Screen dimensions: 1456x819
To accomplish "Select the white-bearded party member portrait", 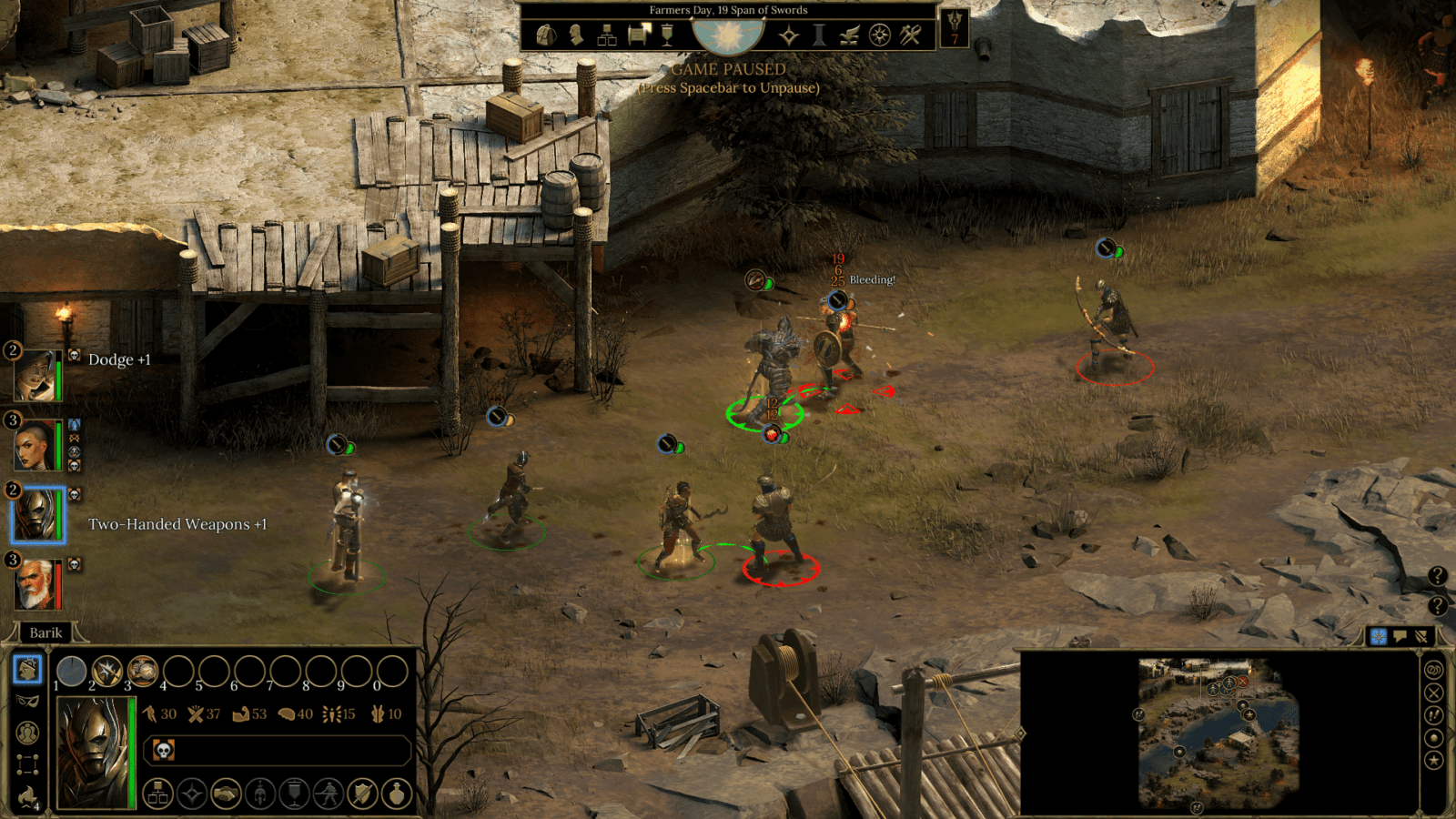I will (x=35, y=583).
